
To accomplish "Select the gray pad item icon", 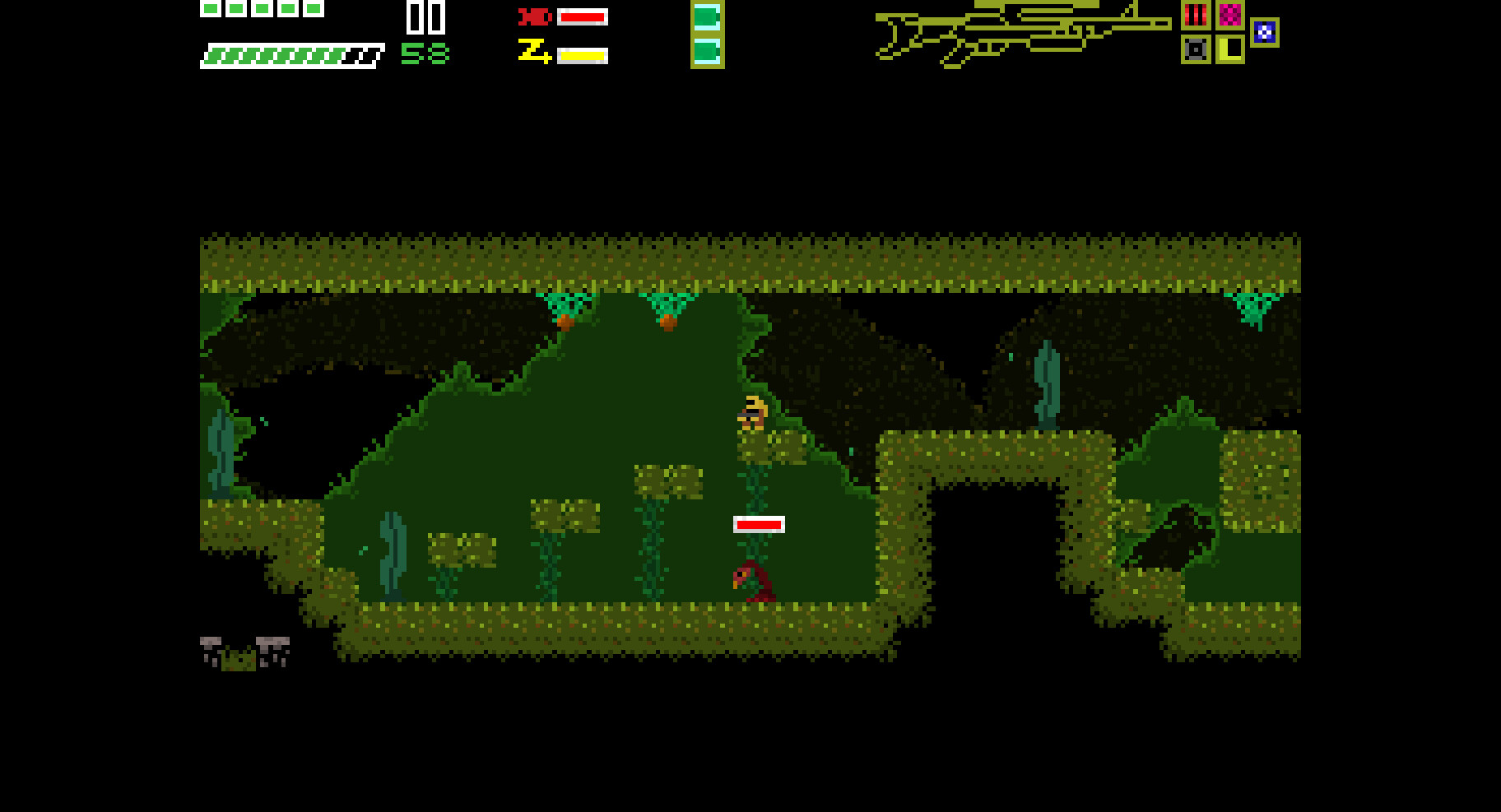I will [x=1196, y=49].
